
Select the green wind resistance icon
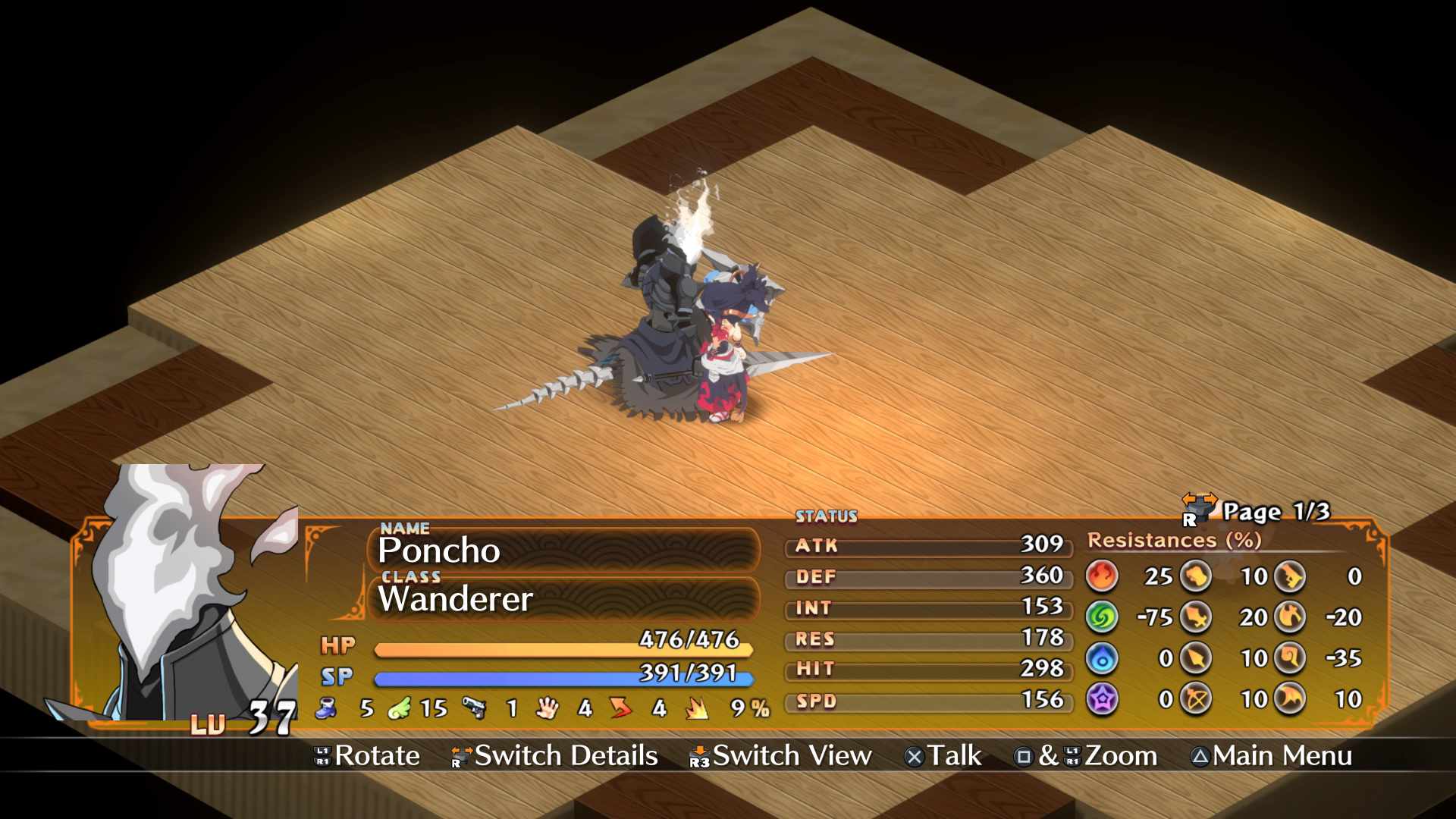click(1102, 617)
